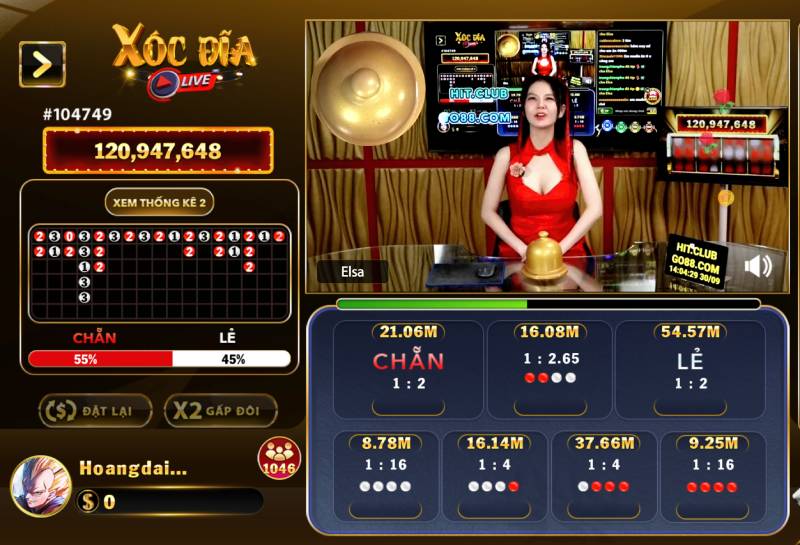
Task: Click the Đặt Lại rebet button
Action: click(96, 410)
